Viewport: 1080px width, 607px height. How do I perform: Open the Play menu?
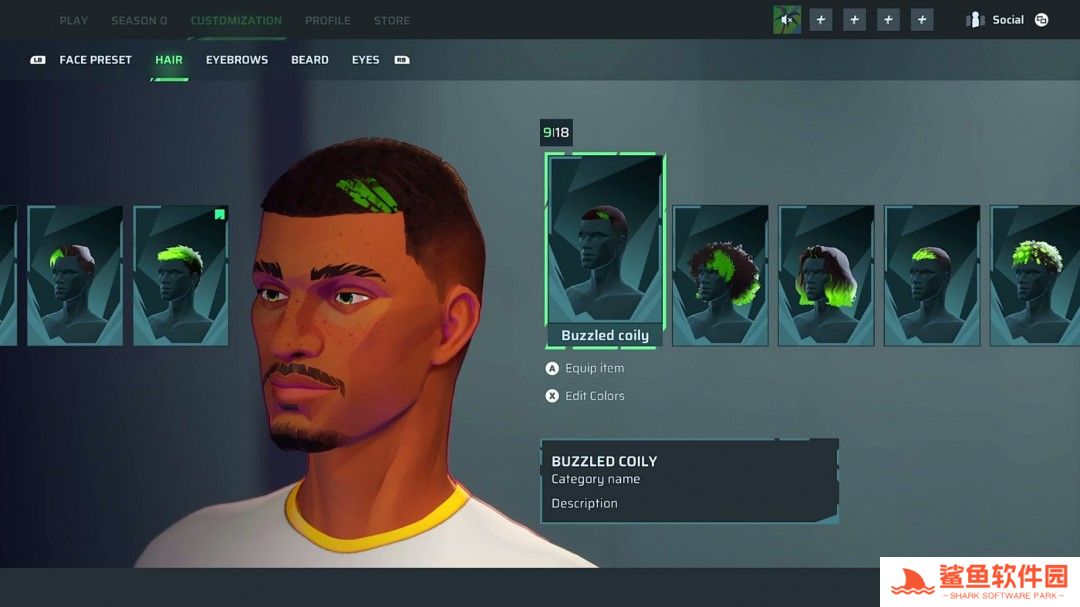(73, 20)
